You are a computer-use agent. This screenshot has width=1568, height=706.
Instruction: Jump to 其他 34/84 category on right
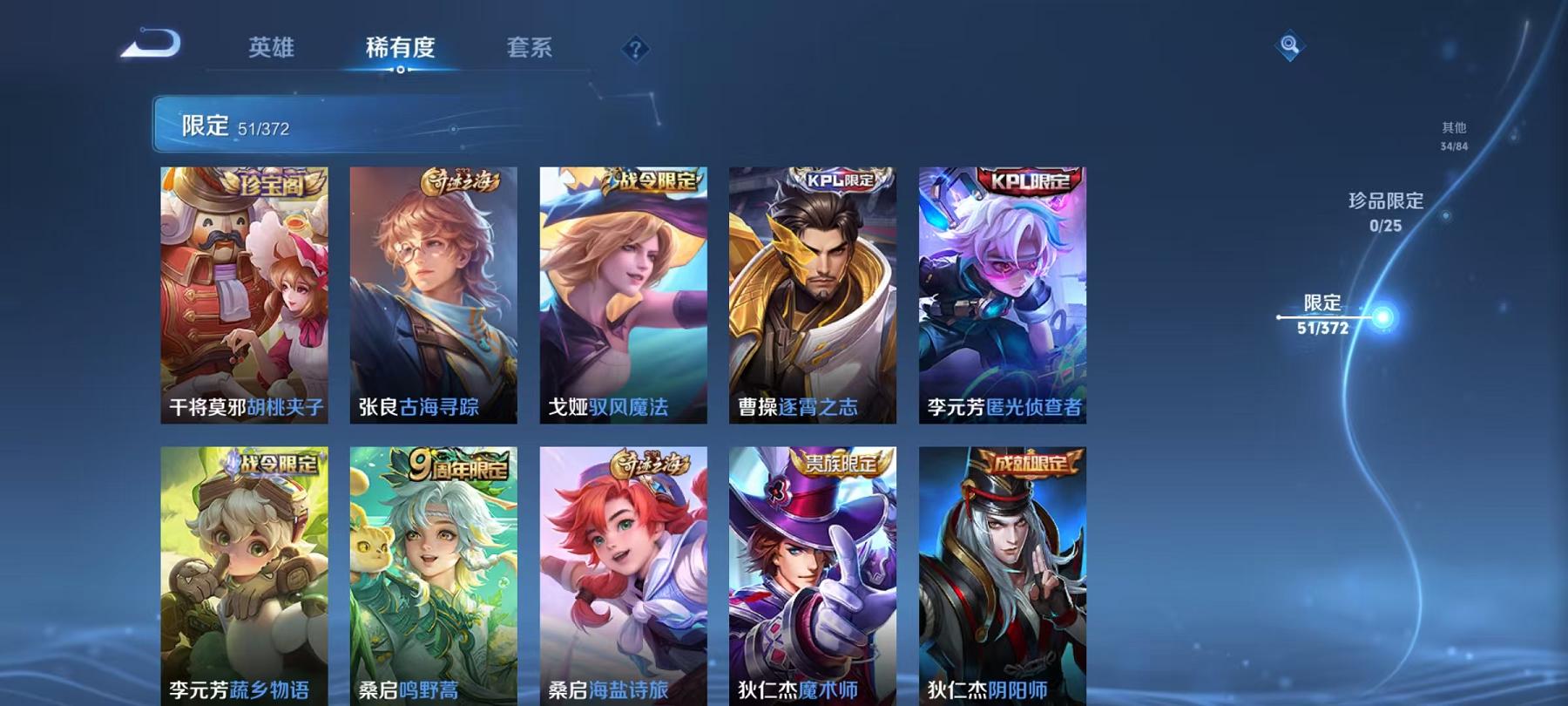pos(1453,135)
